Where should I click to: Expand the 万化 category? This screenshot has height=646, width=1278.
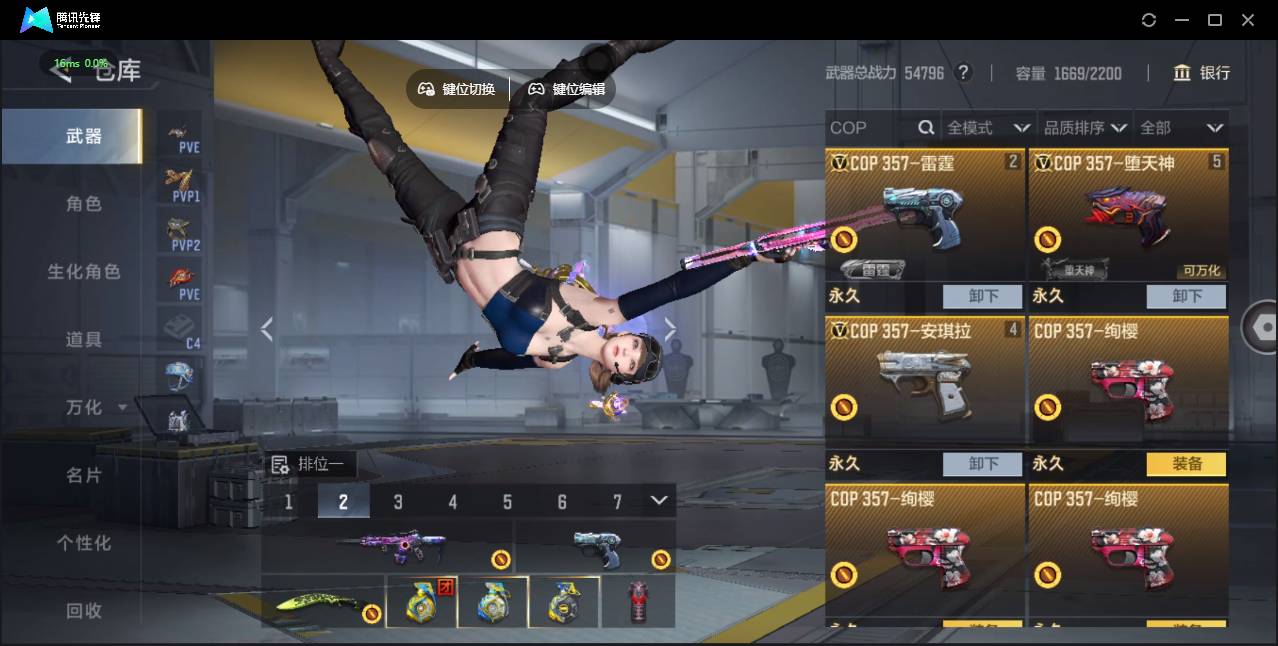click(x=96, y=408)
